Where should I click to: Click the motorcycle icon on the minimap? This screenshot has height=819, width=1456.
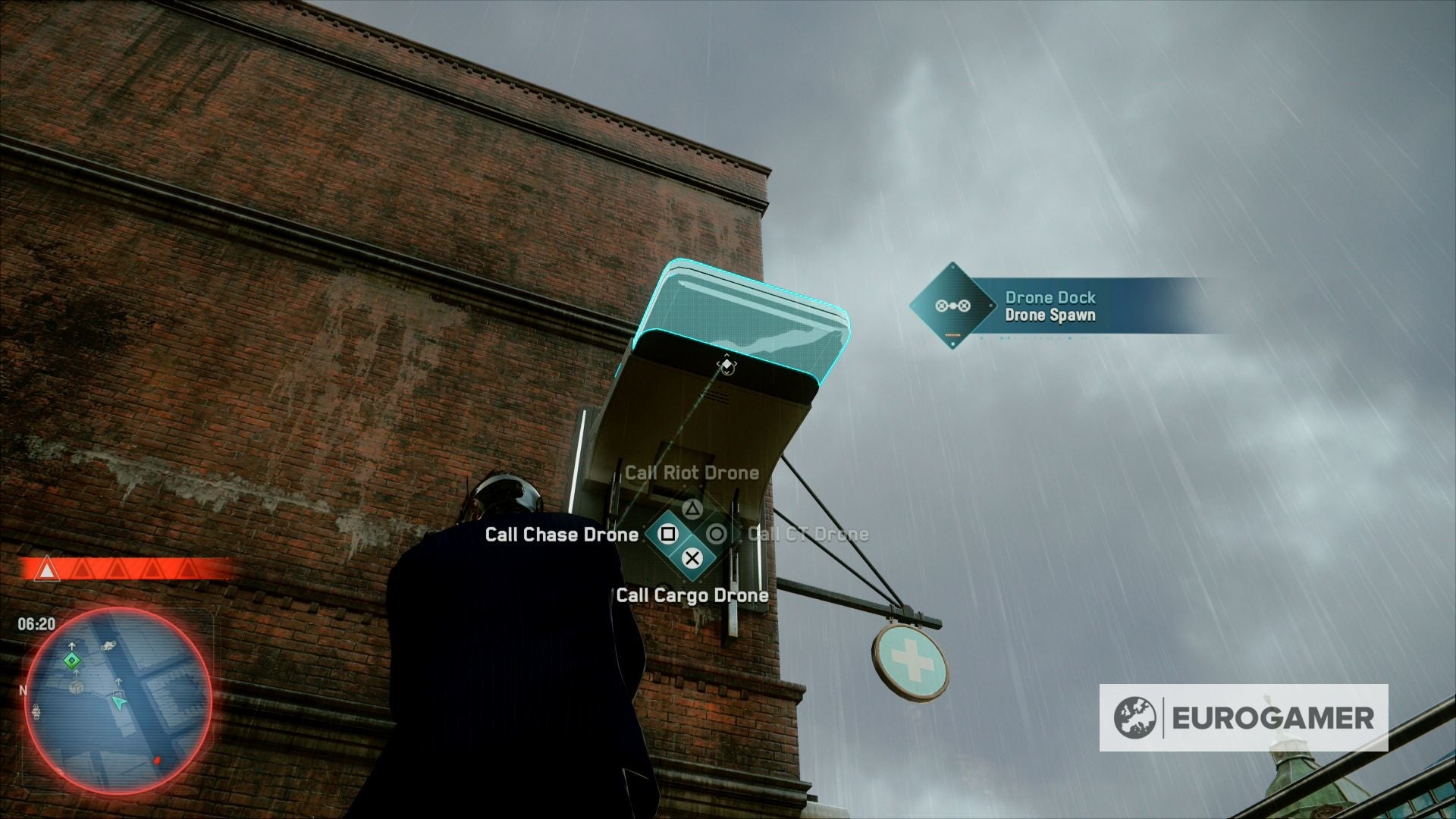click(x=108, y=645)
